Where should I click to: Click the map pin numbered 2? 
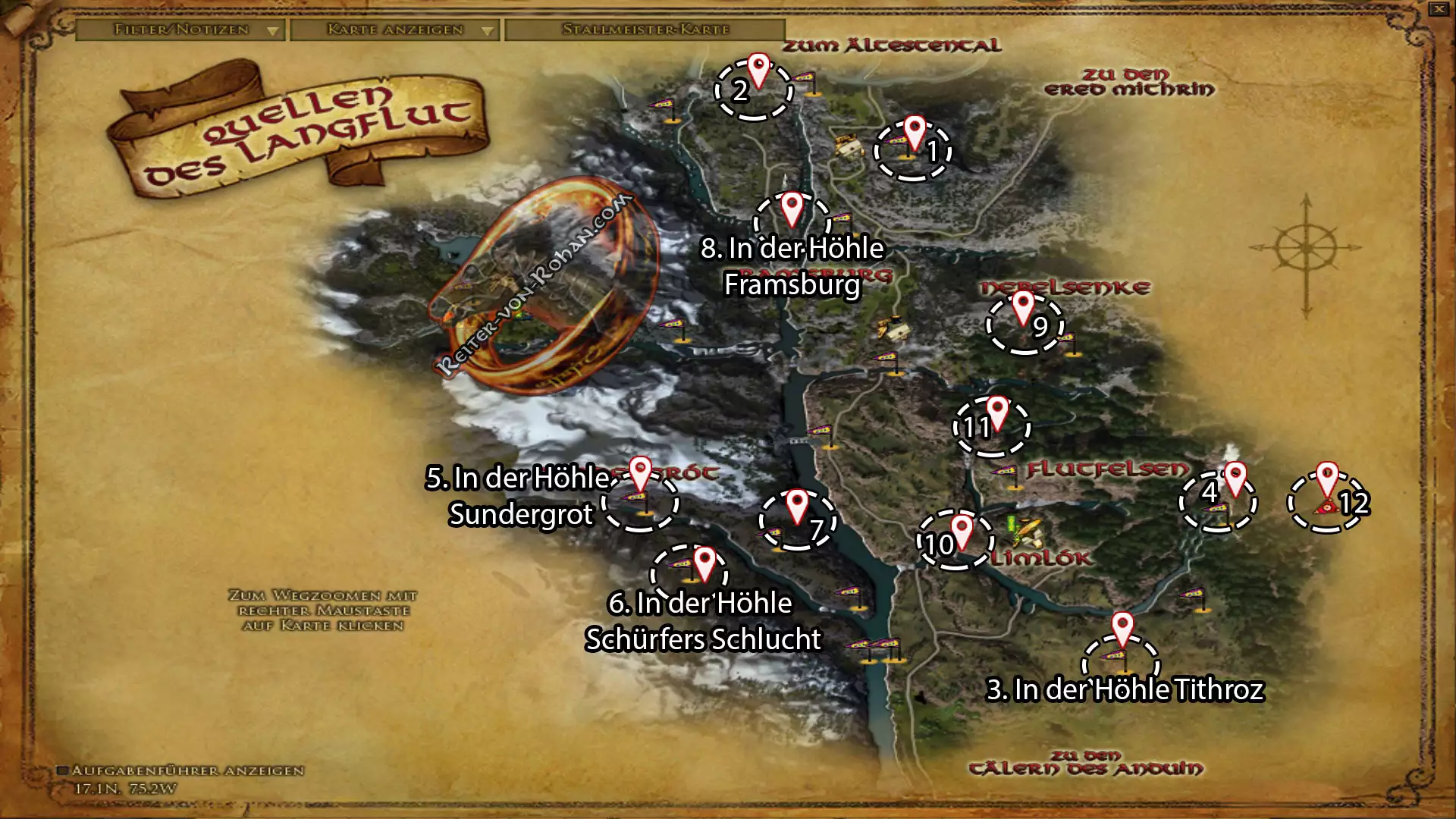pyautogui.click(x=758, y=68)
